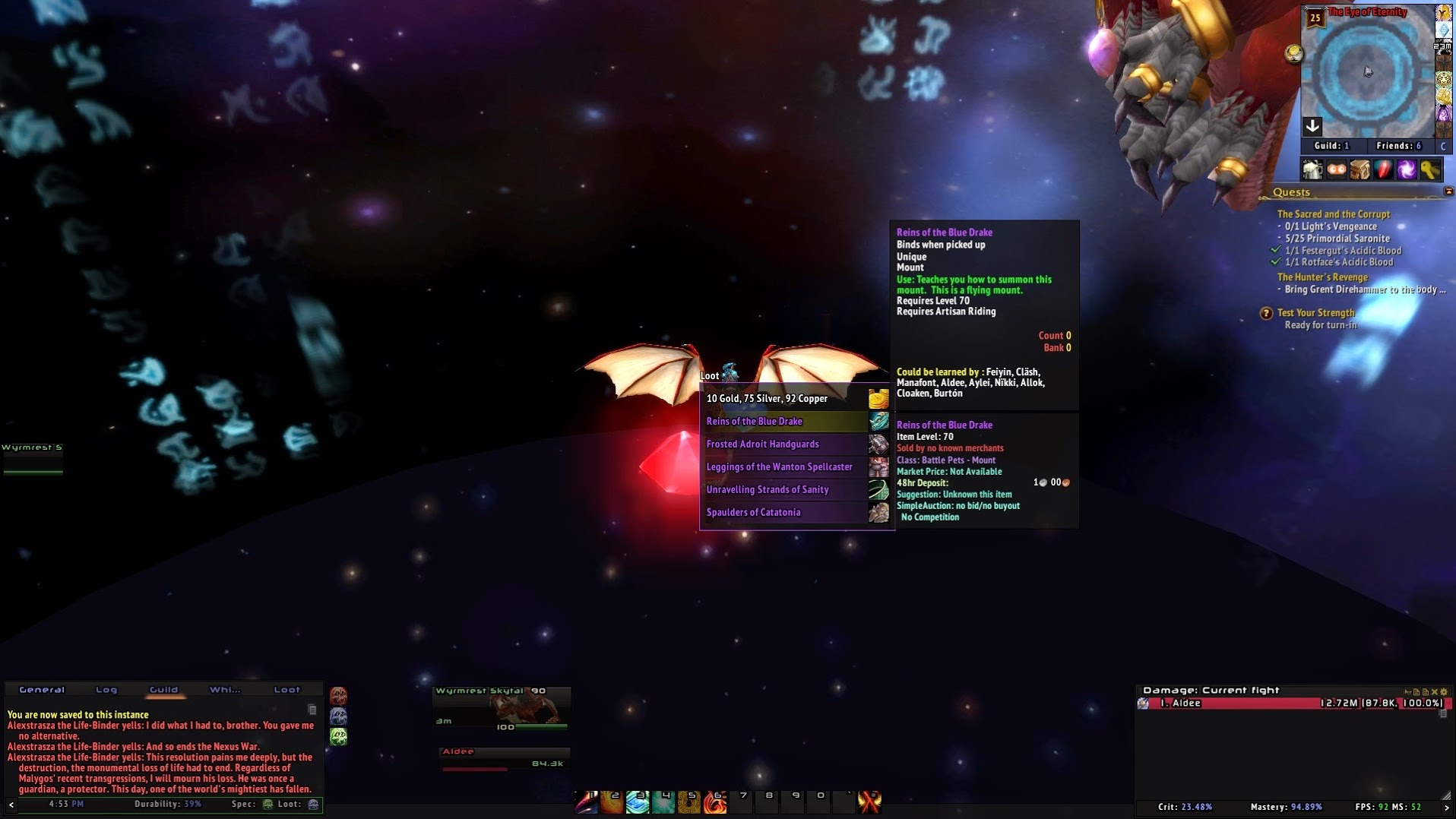Switch to the General chat tab
The height and width of the screenshot is (819, 1456).
pos(42,690)
